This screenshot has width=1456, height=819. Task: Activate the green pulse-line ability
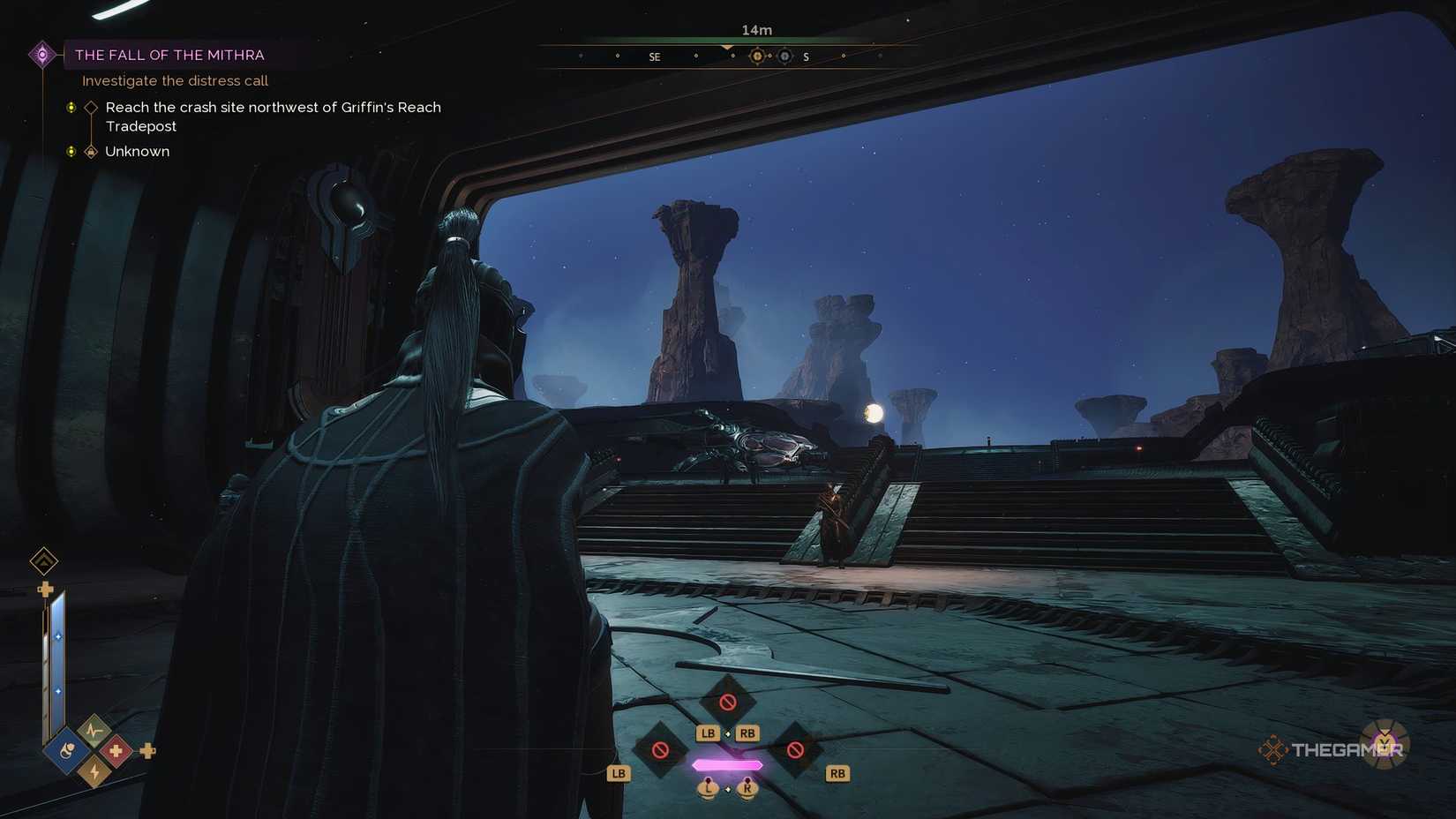pyautogui.click(x=94, y=731)
